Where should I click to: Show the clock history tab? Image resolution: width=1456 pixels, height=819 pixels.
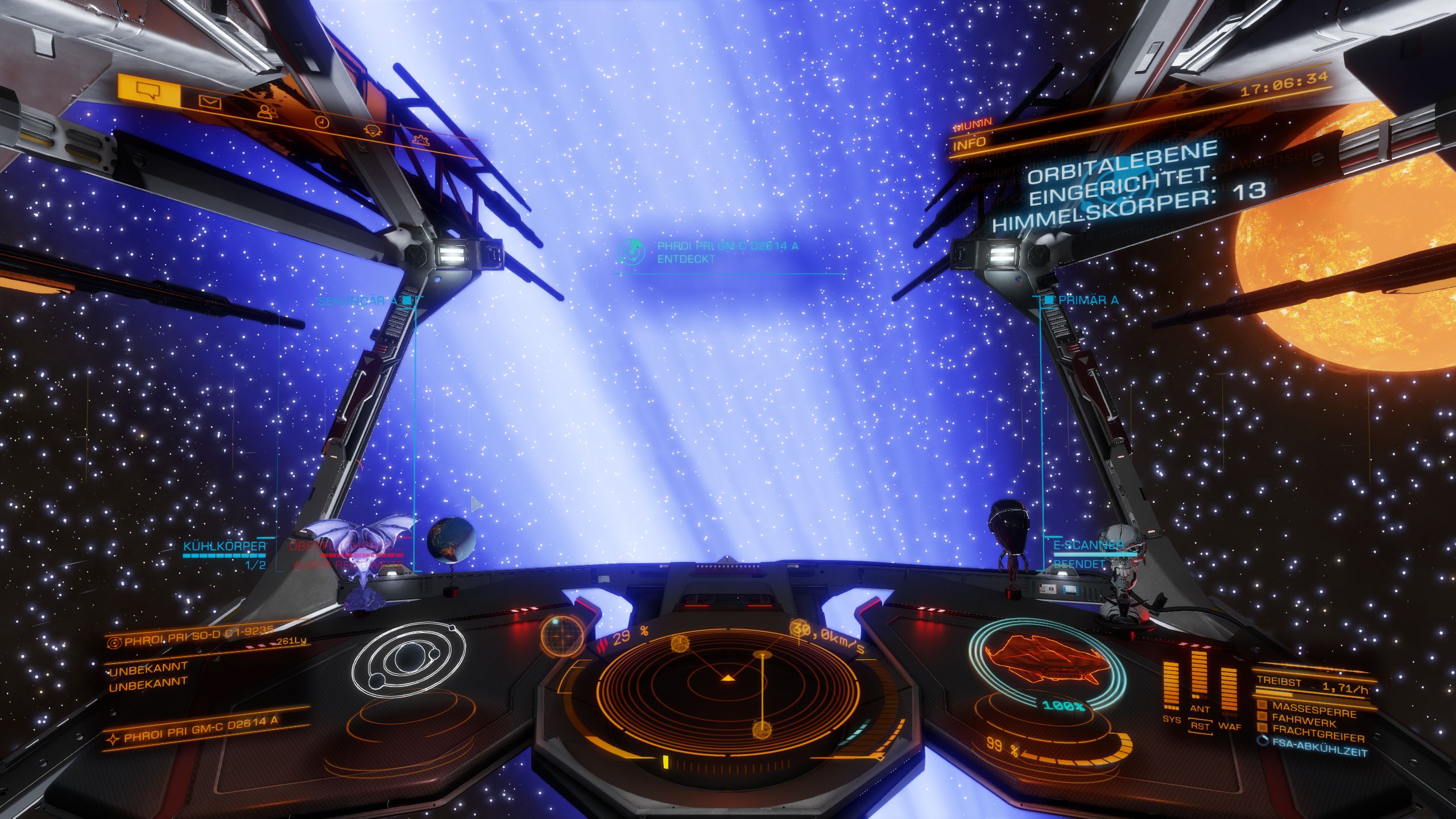click(x=322, y=122)
